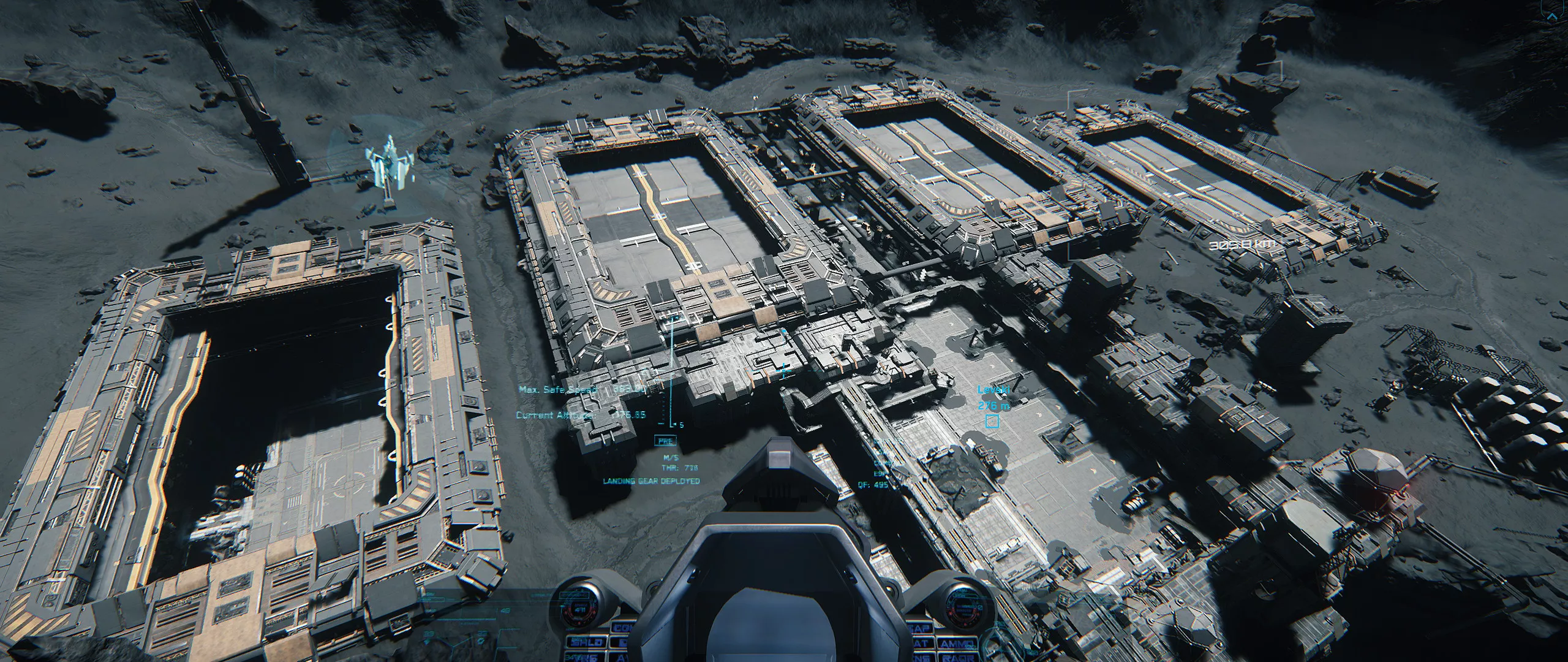Screen dimensions: 1568x662
Task: Click the Levski navigation marker square
Action: 992,422
